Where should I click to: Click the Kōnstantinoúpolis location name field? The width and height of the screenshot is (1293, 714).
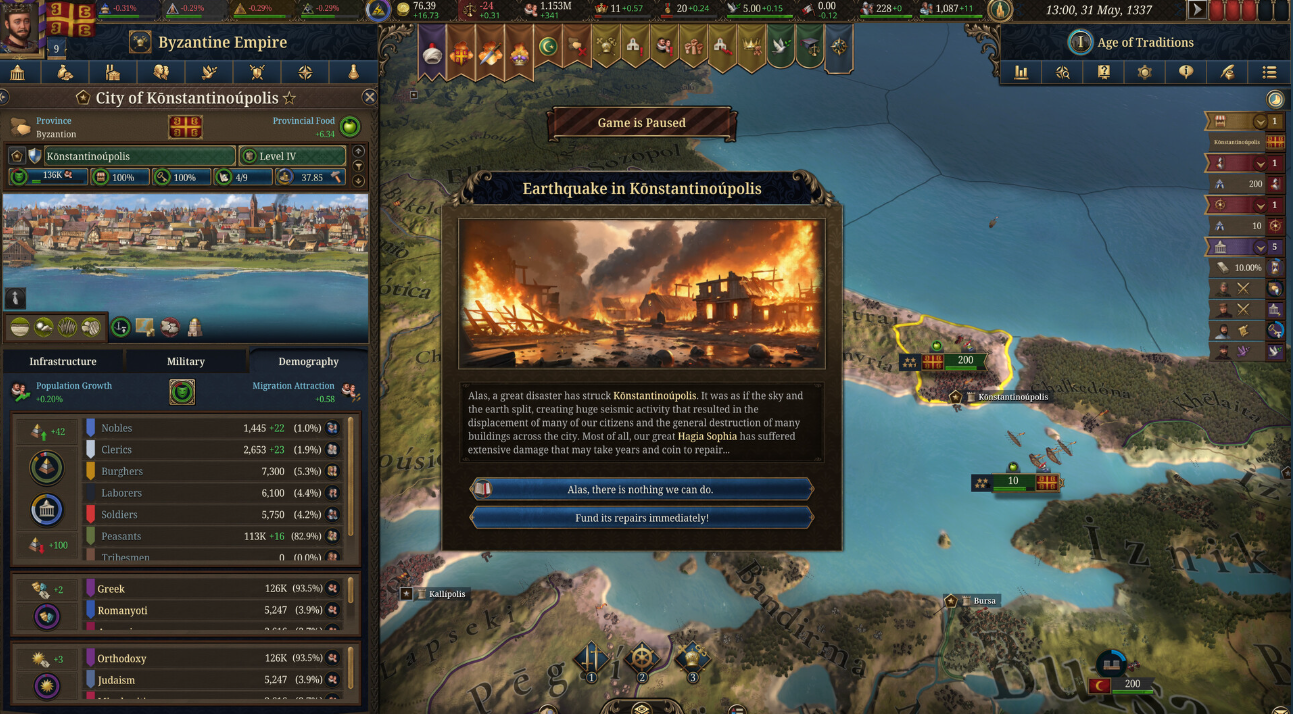coord(138,156)
